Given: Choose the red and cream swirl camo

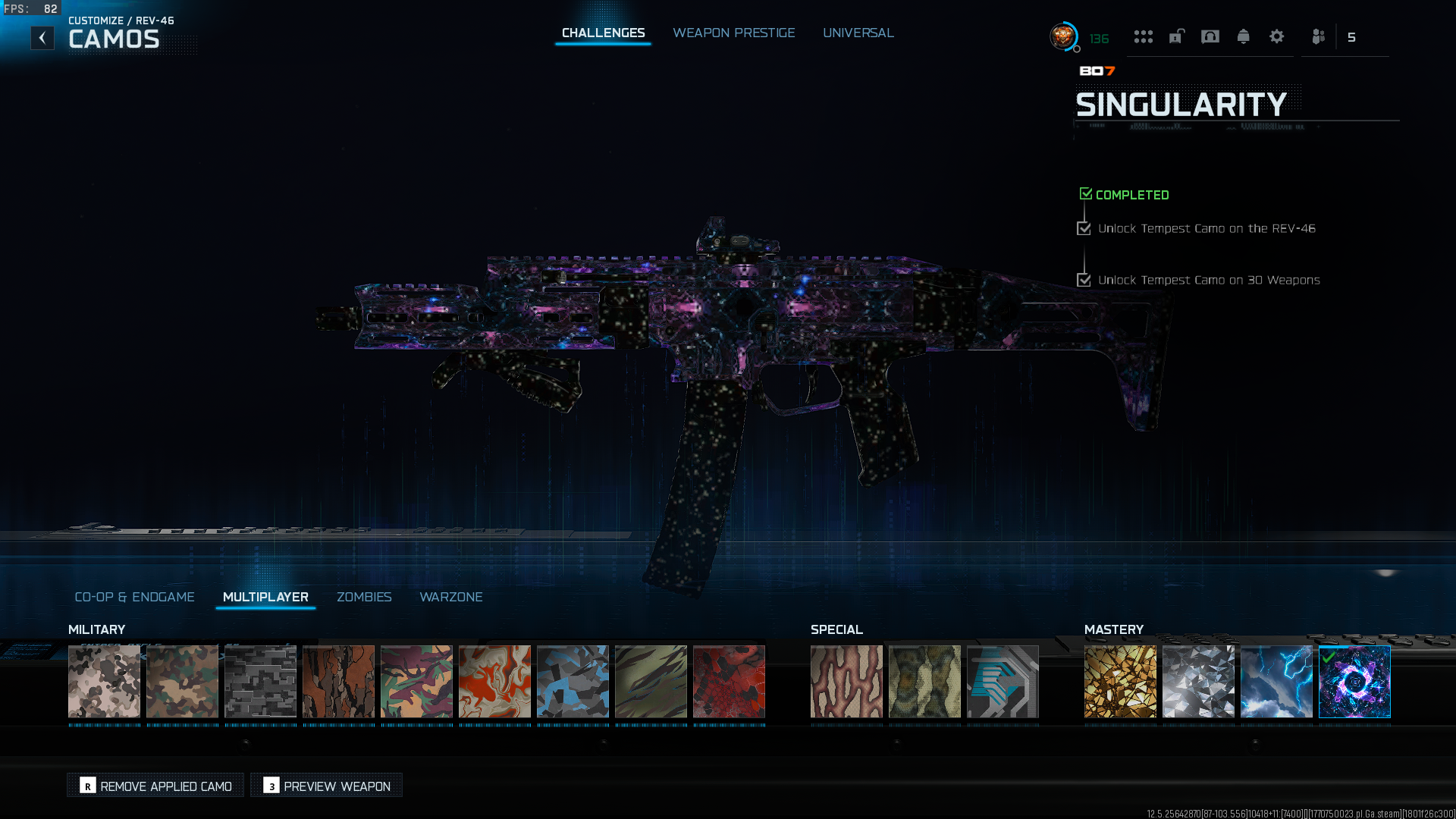Looking at the screenshot, I should (x=494, y=681).
